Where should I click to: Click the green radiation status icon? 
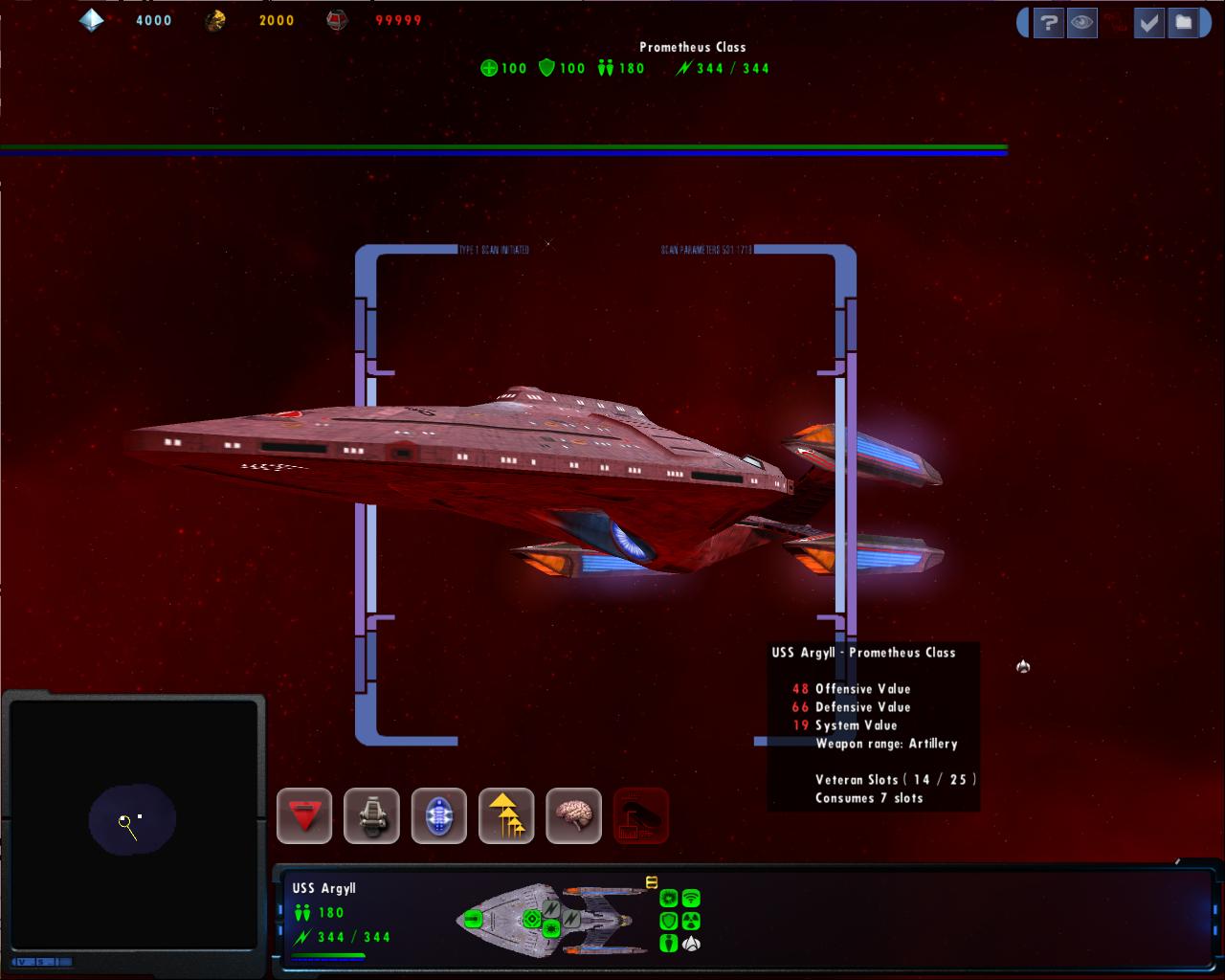(691, 921)
